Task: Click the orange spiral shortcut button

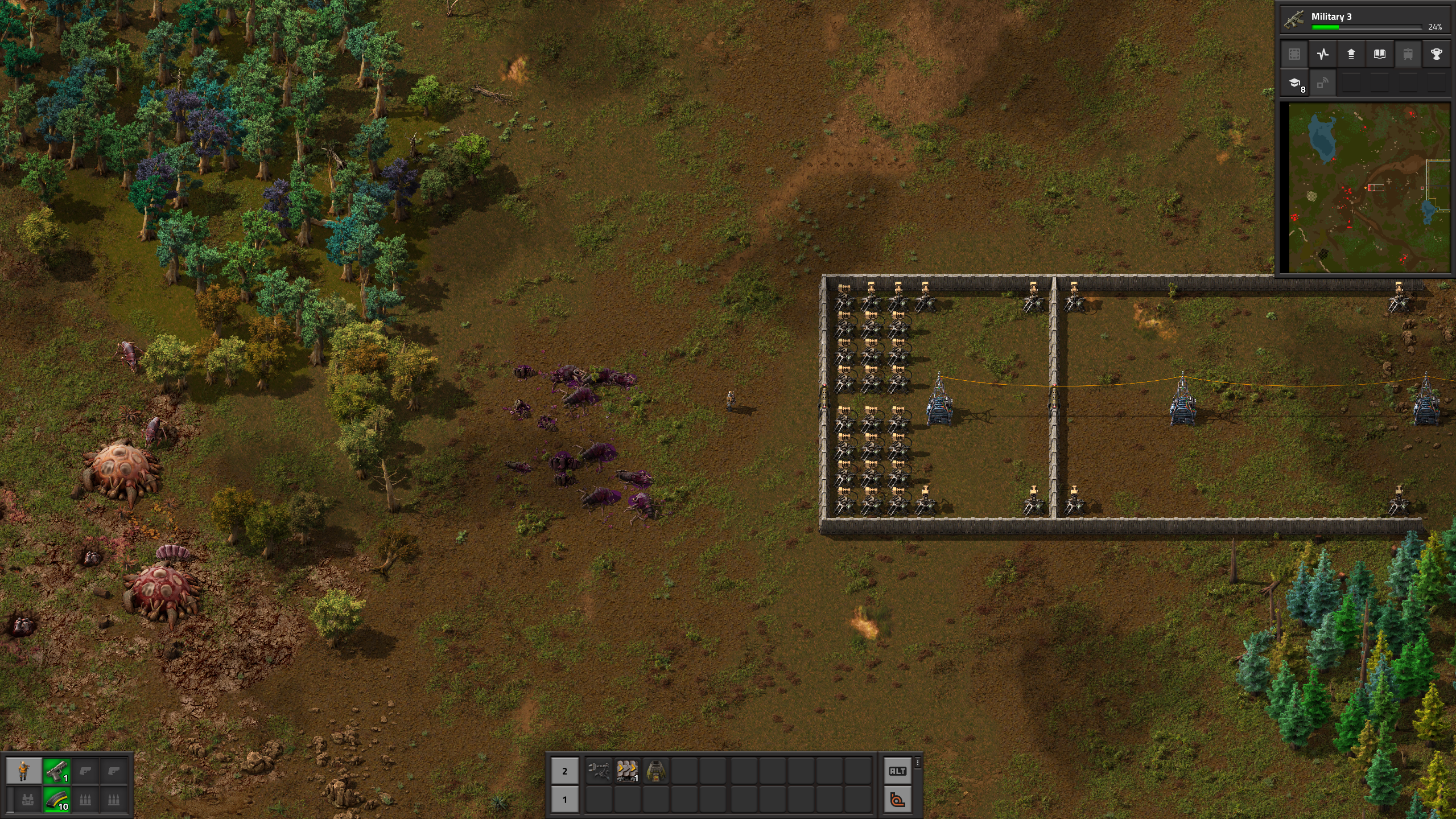Action: (897, 800)
